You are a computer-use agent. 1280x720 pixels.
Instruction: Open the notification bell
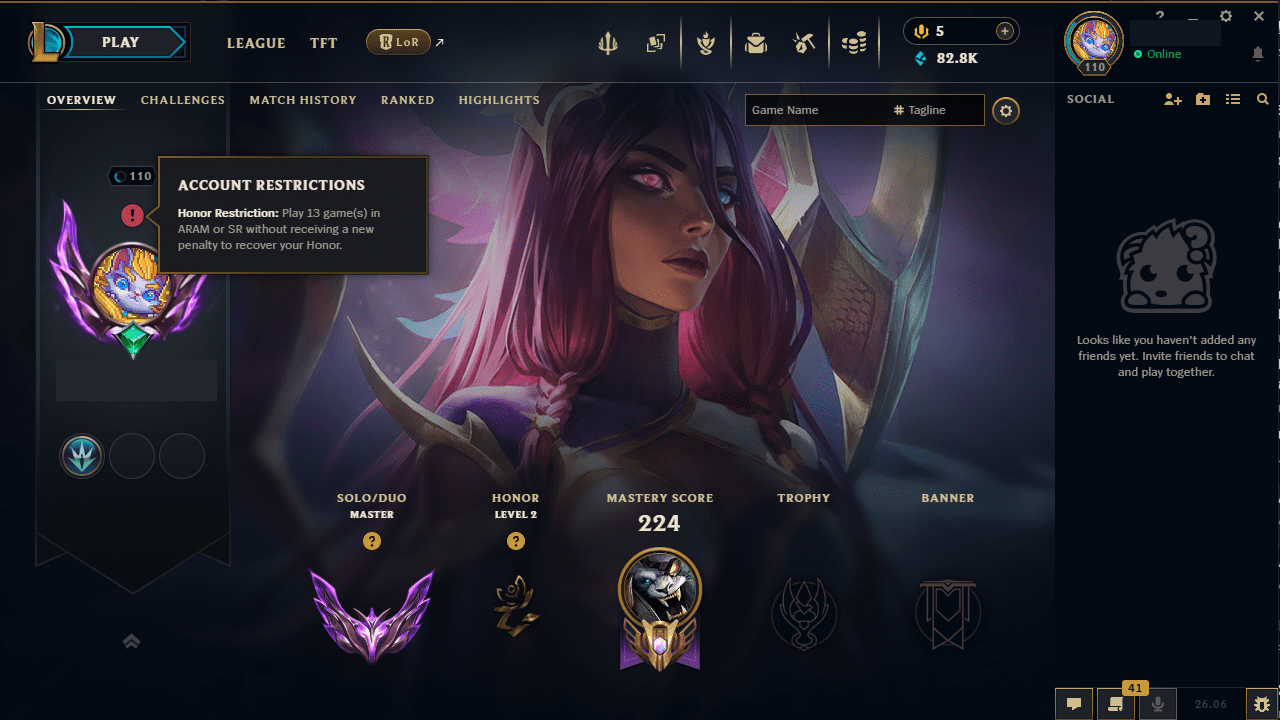click(1258, 53)
